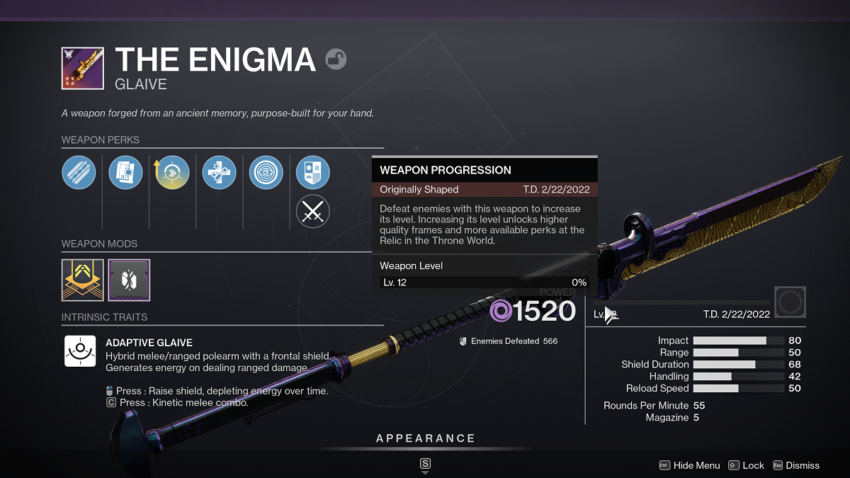Select the magazine perk icon
Screen dimensions: 850x478
[x=125, y=173]
